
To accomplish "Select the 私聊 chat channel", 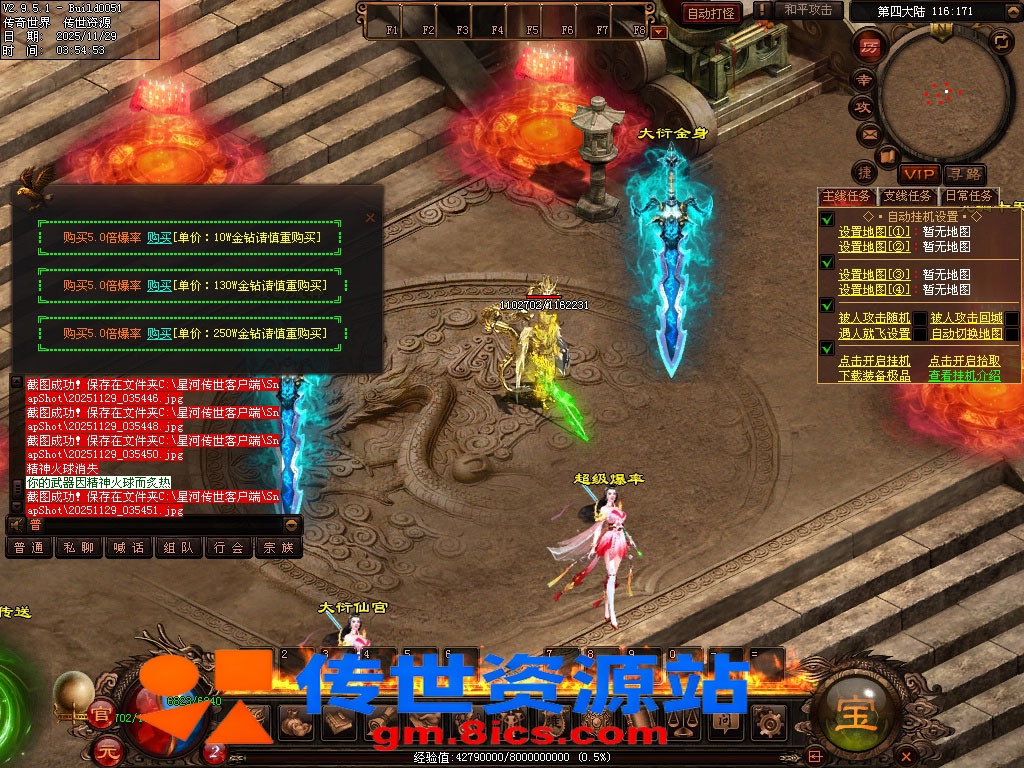I will 79,548.
